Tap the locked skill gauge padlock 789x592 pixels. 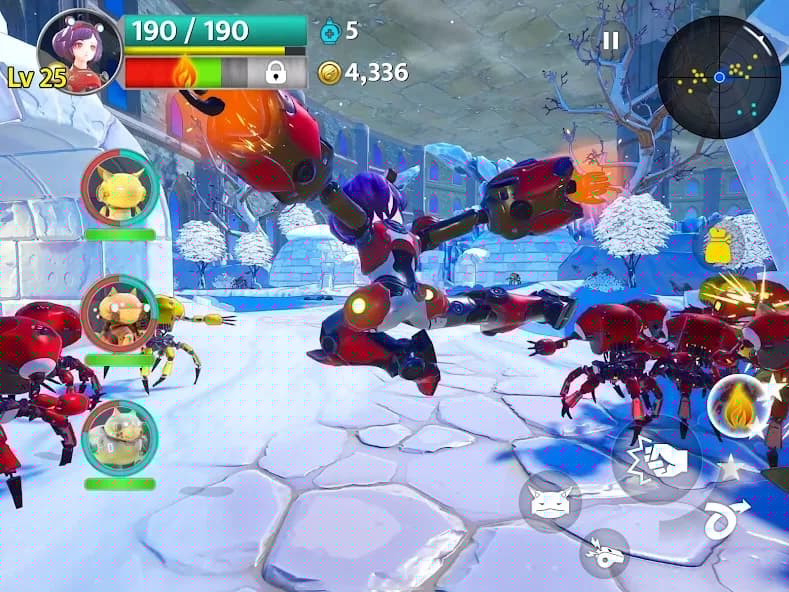pos(275,72)
